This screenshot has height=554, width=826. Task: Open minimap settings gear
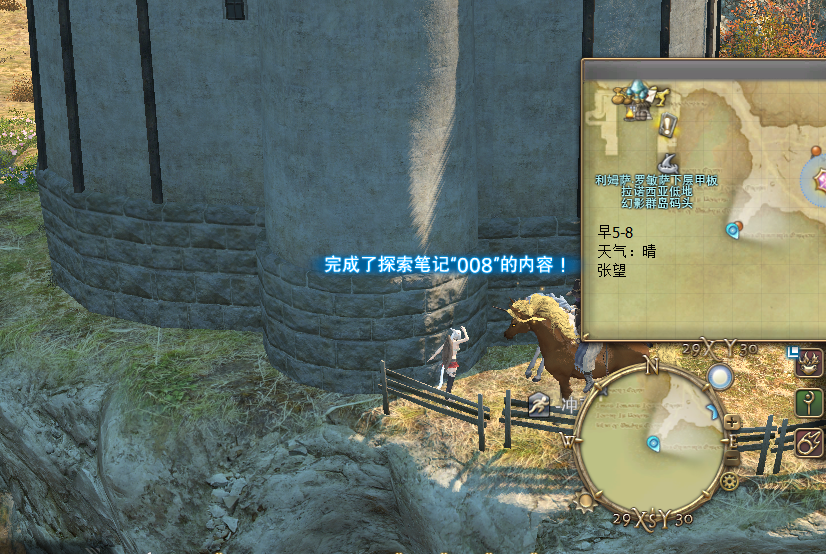(x=729, y=481)
